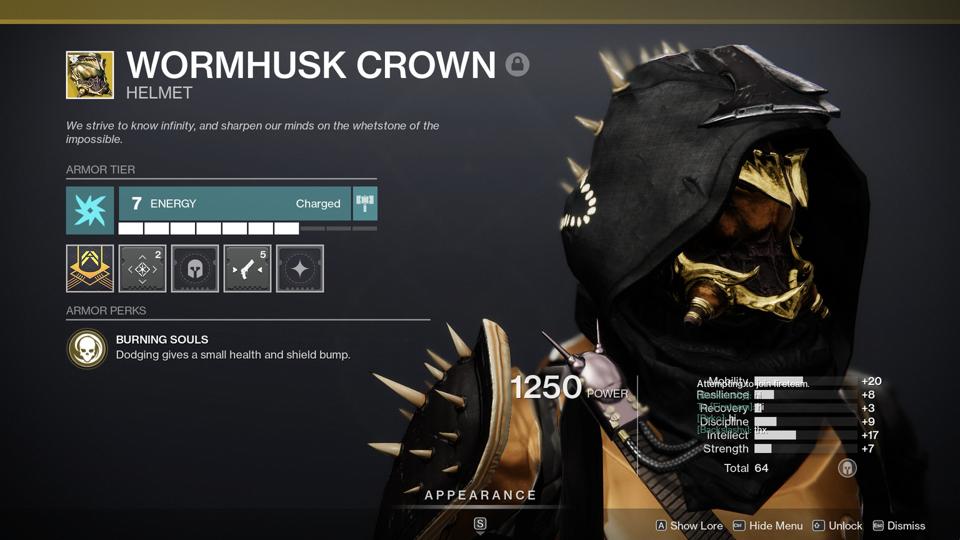This screenshot has width=960, height=540.
Task: Open the Void energy type slot
Action: coord(90,210)
